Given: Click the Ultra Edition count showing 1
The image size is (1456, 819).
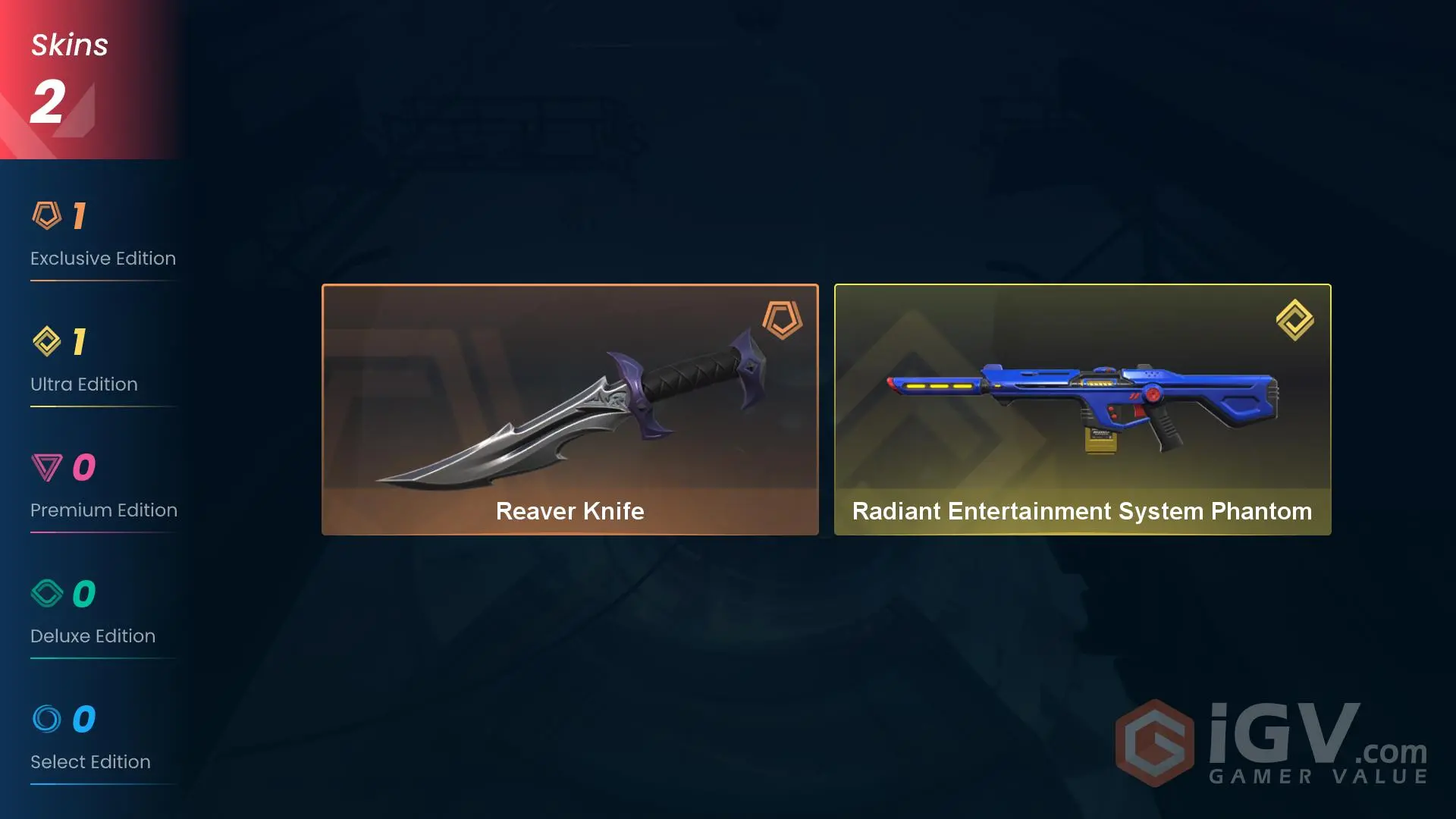Looking at the screenshot, I should pos(80,340).
